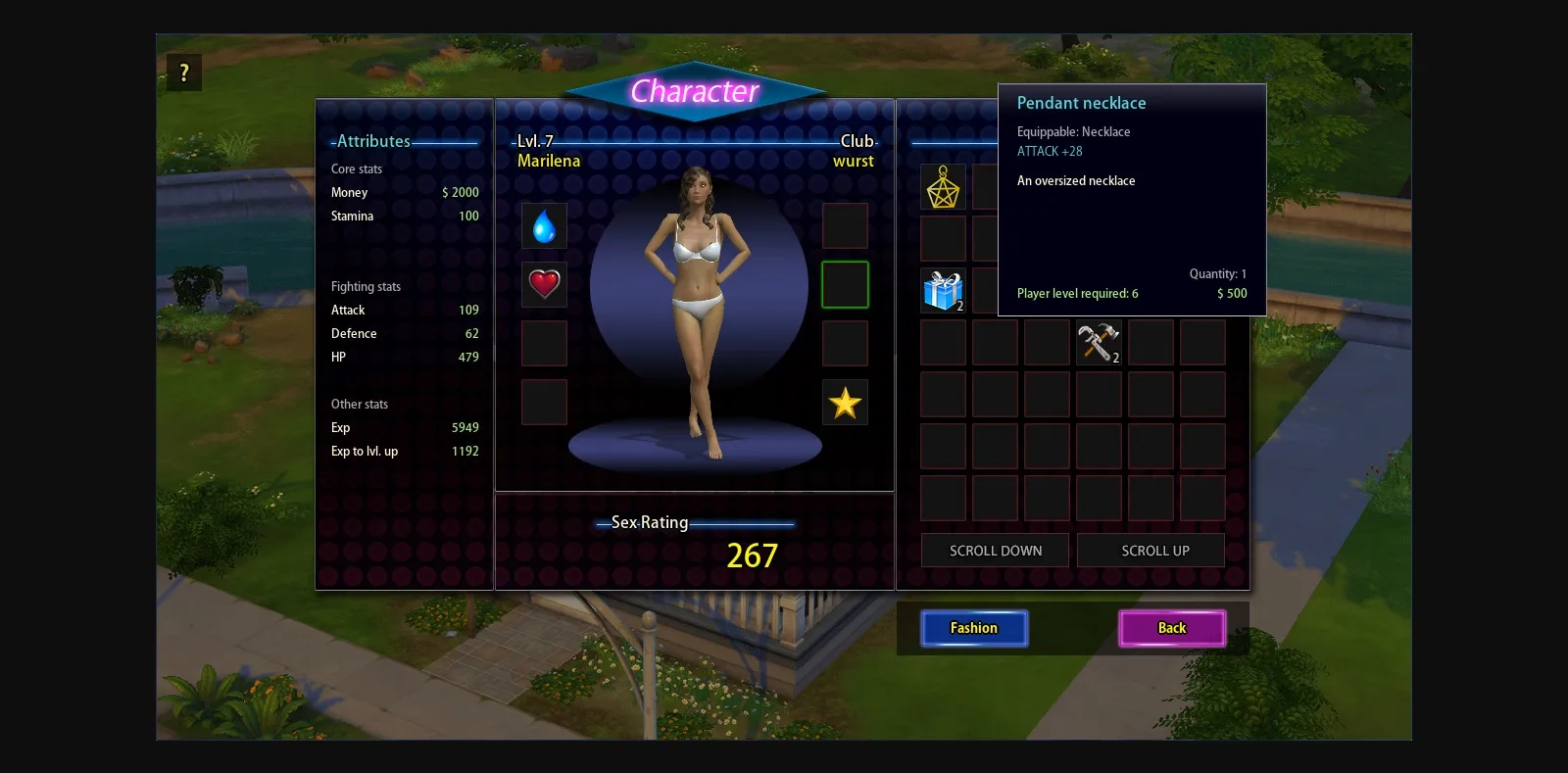Click the Sex Rating progress bar
Viewport: 1568px width, 773px height.
coord(697,522)
